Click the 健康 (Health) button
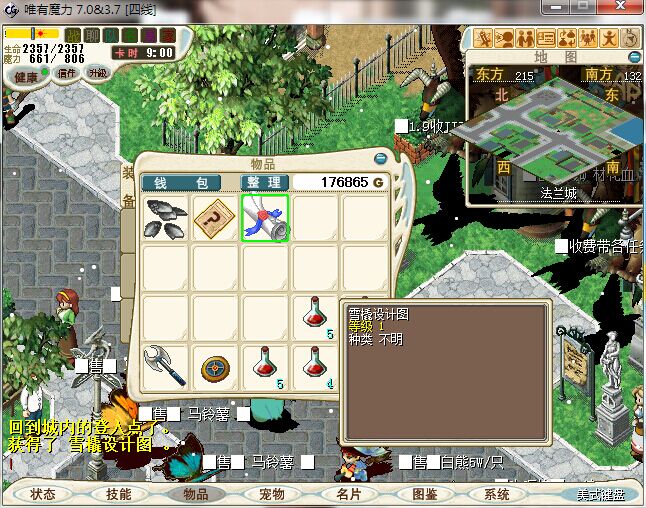This screenshot has height=508, width=646. coord(27,77)
